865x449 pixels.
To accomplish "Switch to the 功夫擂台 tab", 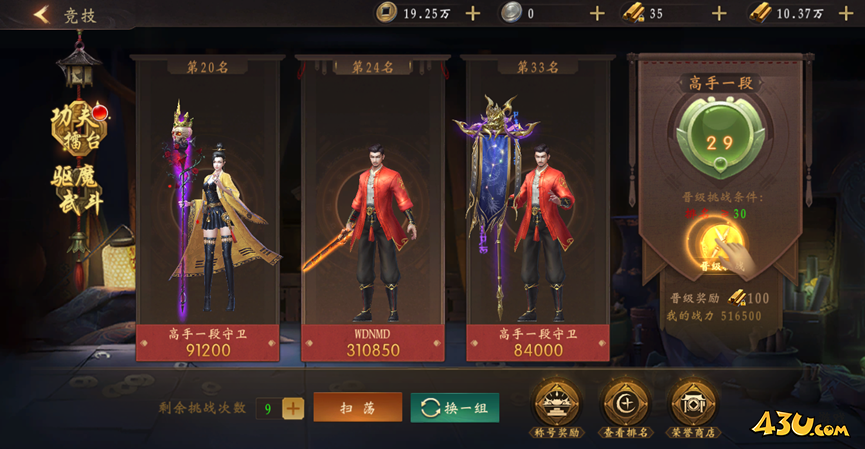I will pyautogui.click(x=78, y=128).
